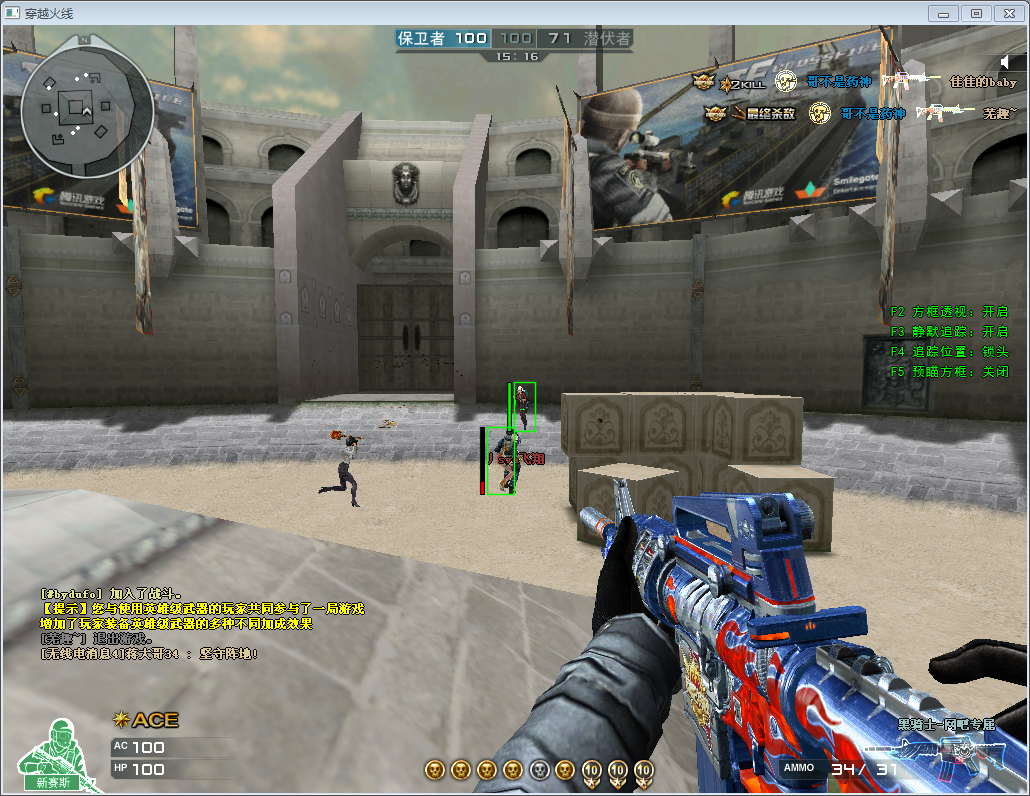Minimize the 穿越火线 game window
The width and height of the screenshot is (1030, 796).
944,13
